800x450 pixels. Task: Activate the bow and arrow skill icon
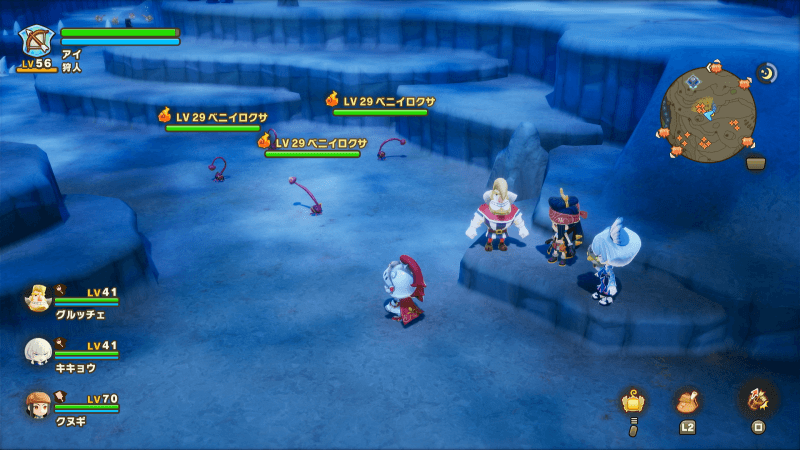[x=757, y=399]
